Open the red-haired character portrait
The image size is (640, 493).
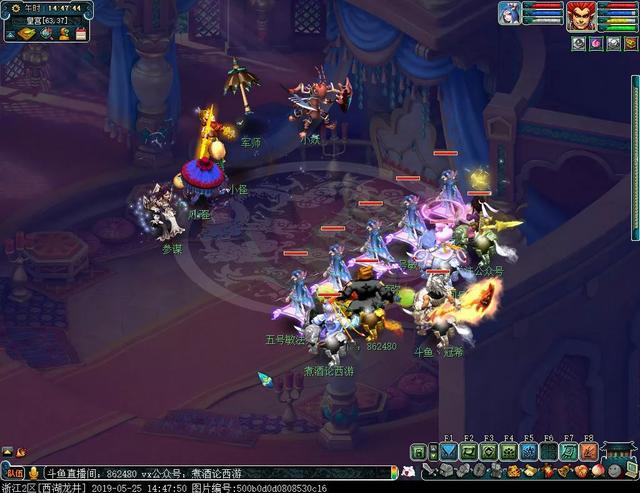click(x=580, y=15)
